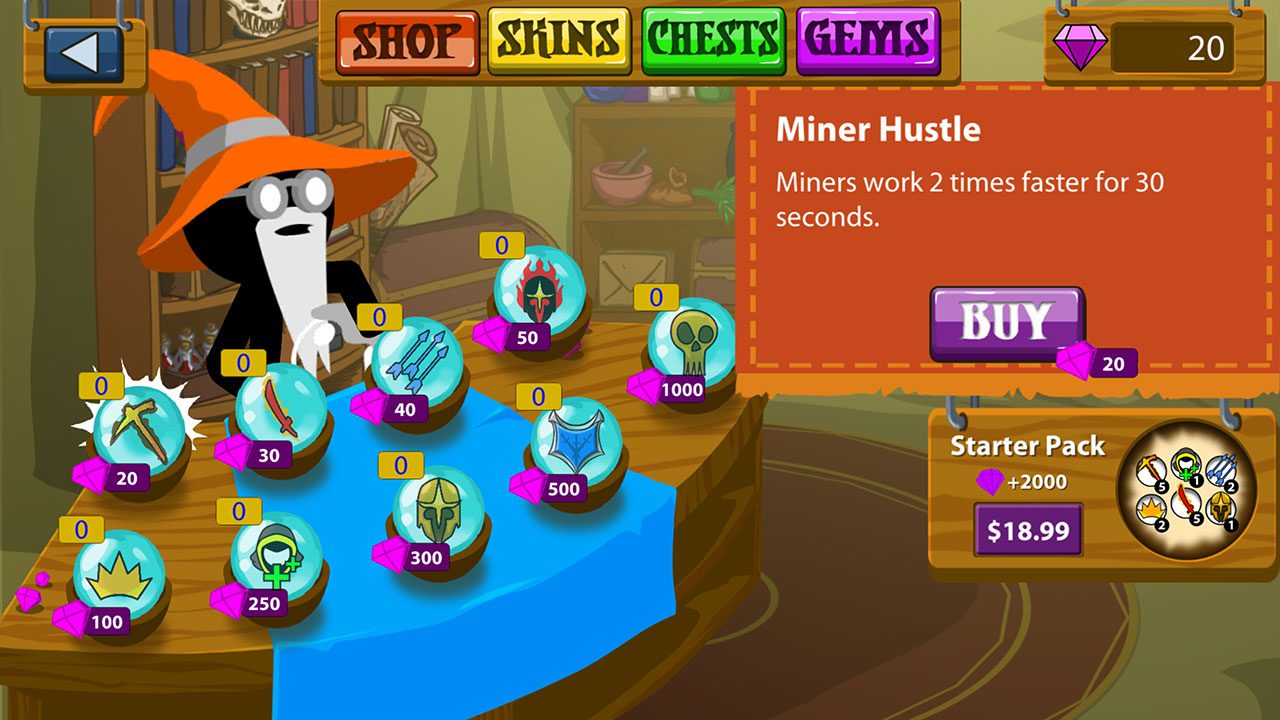Select the blue arrows orb costing 40
1280x720 pixels.
click(x=417, y=361)
